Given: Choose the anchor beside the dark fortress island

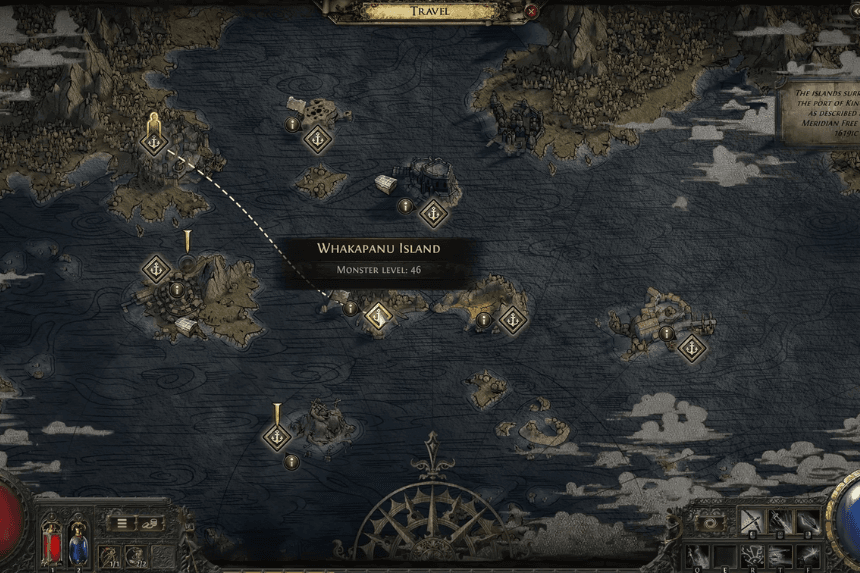Looking at the screenshot, I should pyautogui.click(x=433, y=212).
